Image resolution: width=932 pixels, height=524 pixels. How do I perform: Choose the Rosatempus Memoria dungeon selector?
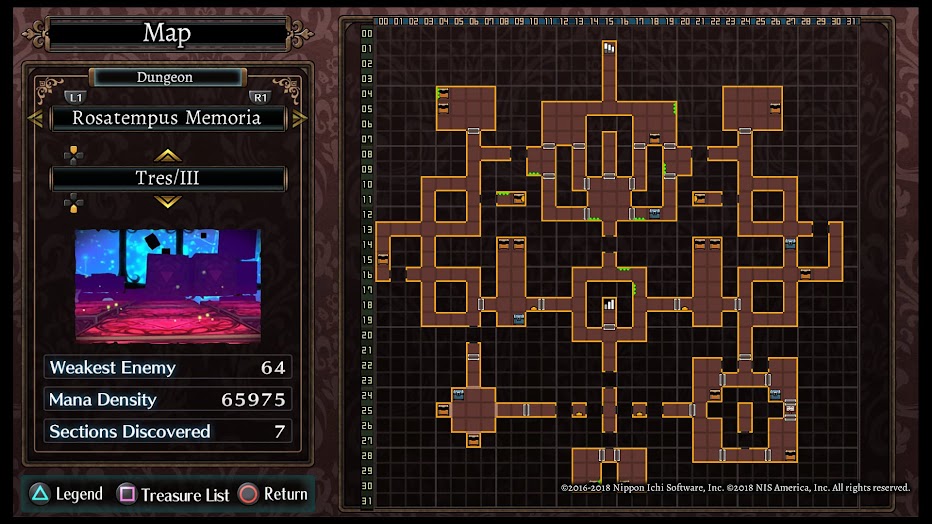[x=167, y=118]
